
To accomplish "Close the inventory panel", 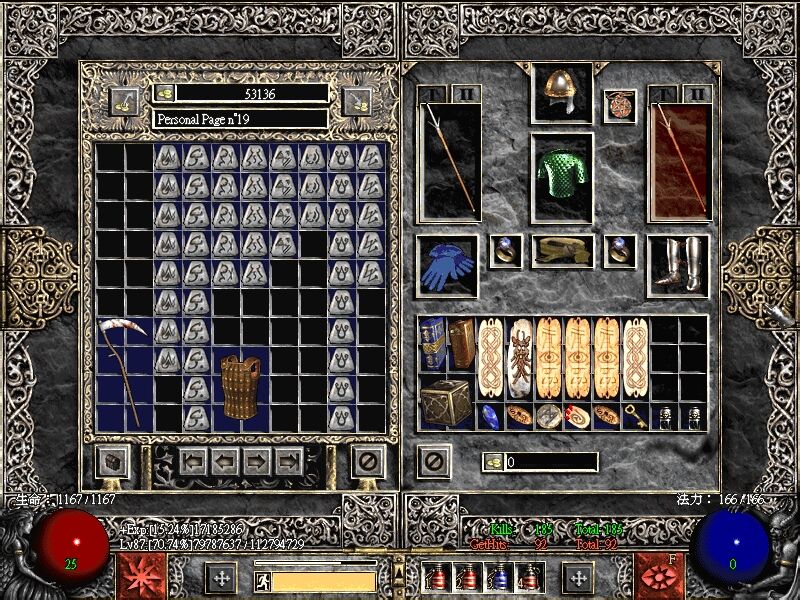I will (433, 461).
